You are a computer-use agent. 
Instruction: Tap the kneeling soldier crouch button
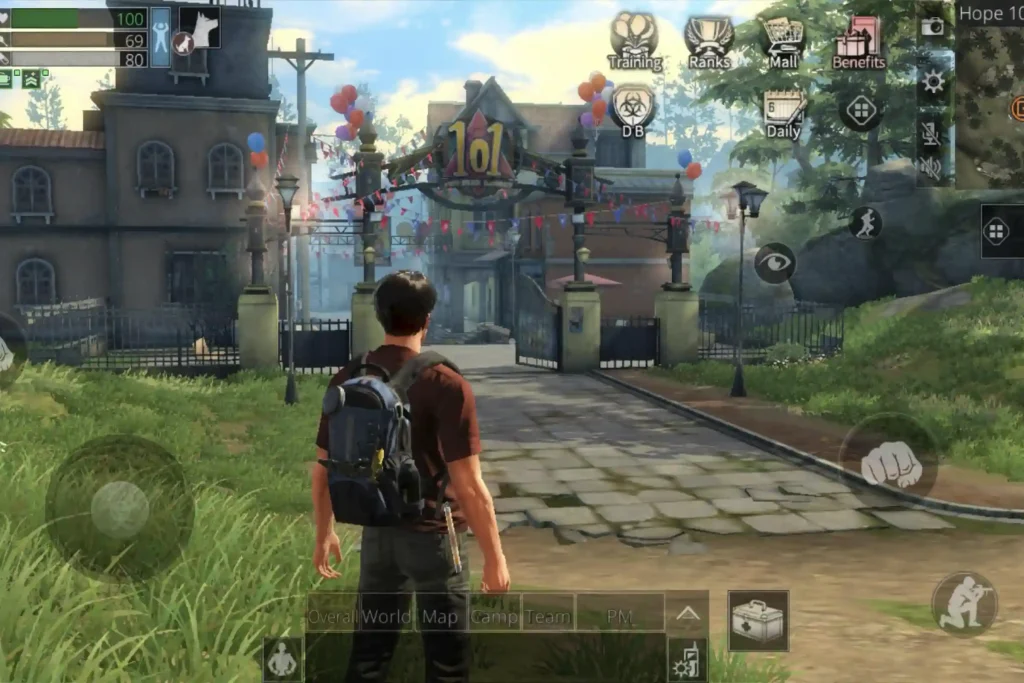[964, 603]
